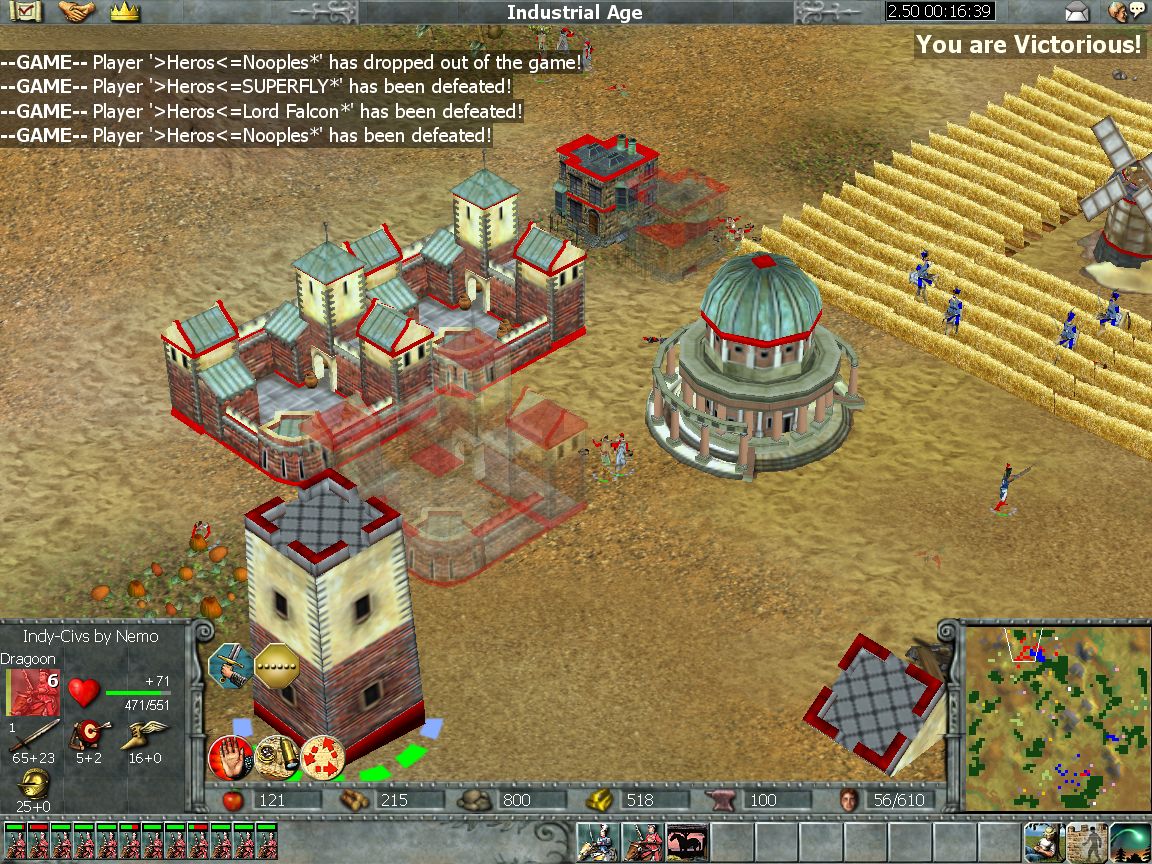
Task: Select the first Dragoon in the selection row
Action: coord(16,842)
